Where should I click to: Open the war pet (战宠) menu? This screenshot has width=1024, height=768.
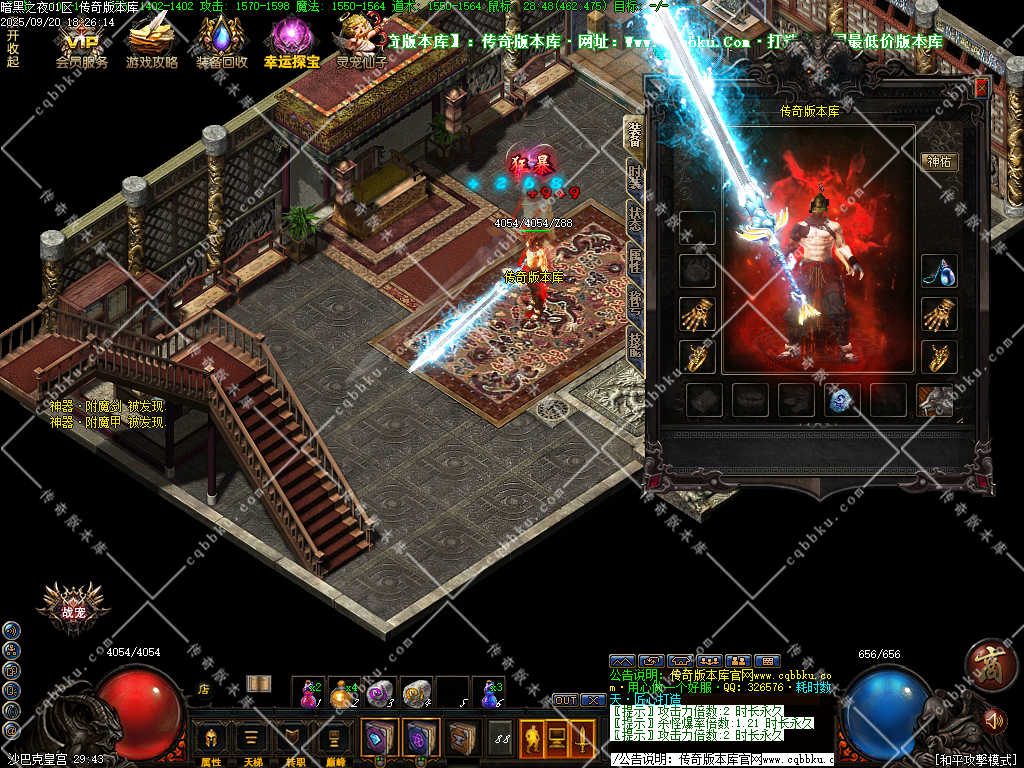[x=73, y=609]
